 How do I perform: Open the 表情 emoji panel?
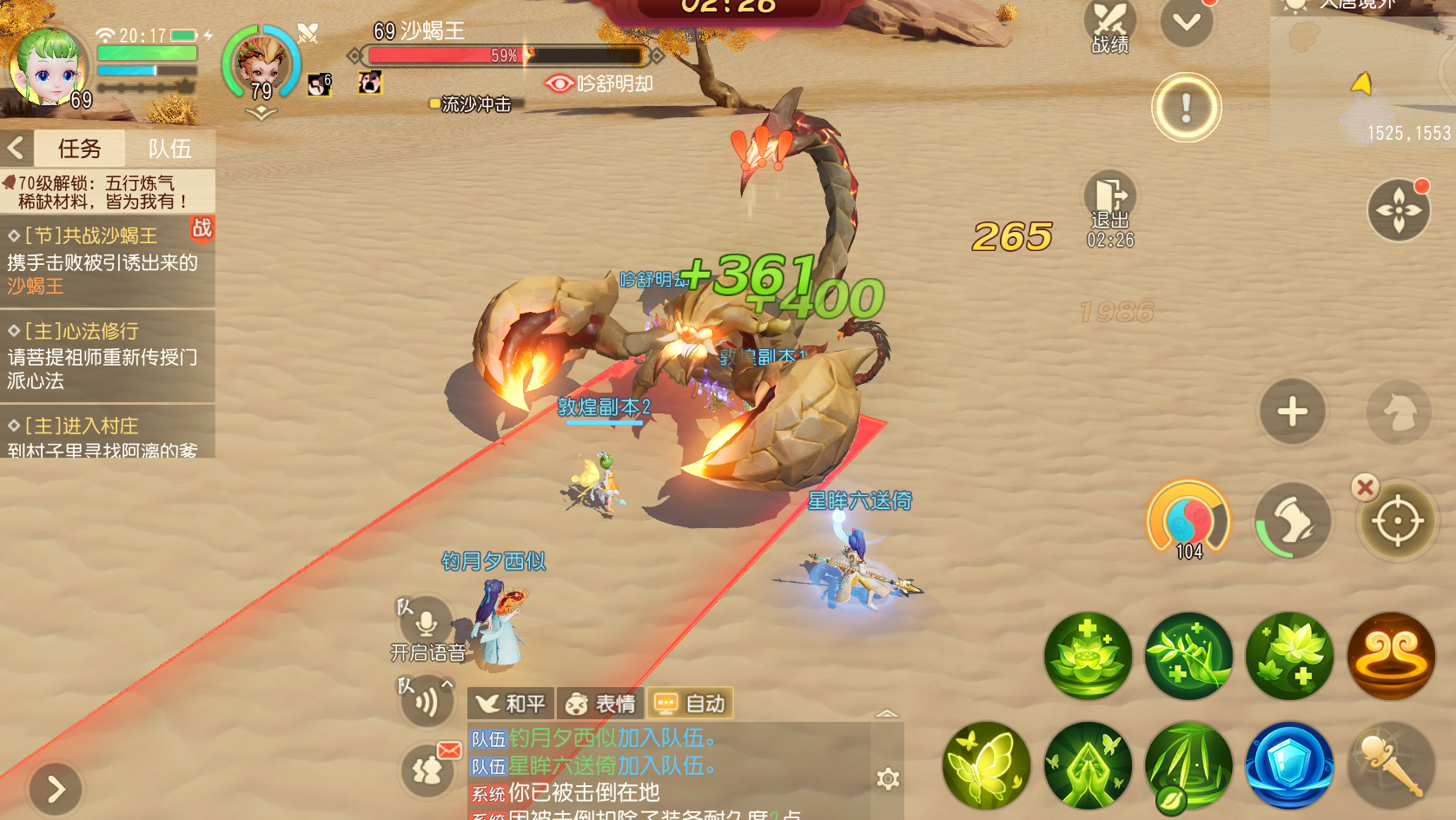600,704
